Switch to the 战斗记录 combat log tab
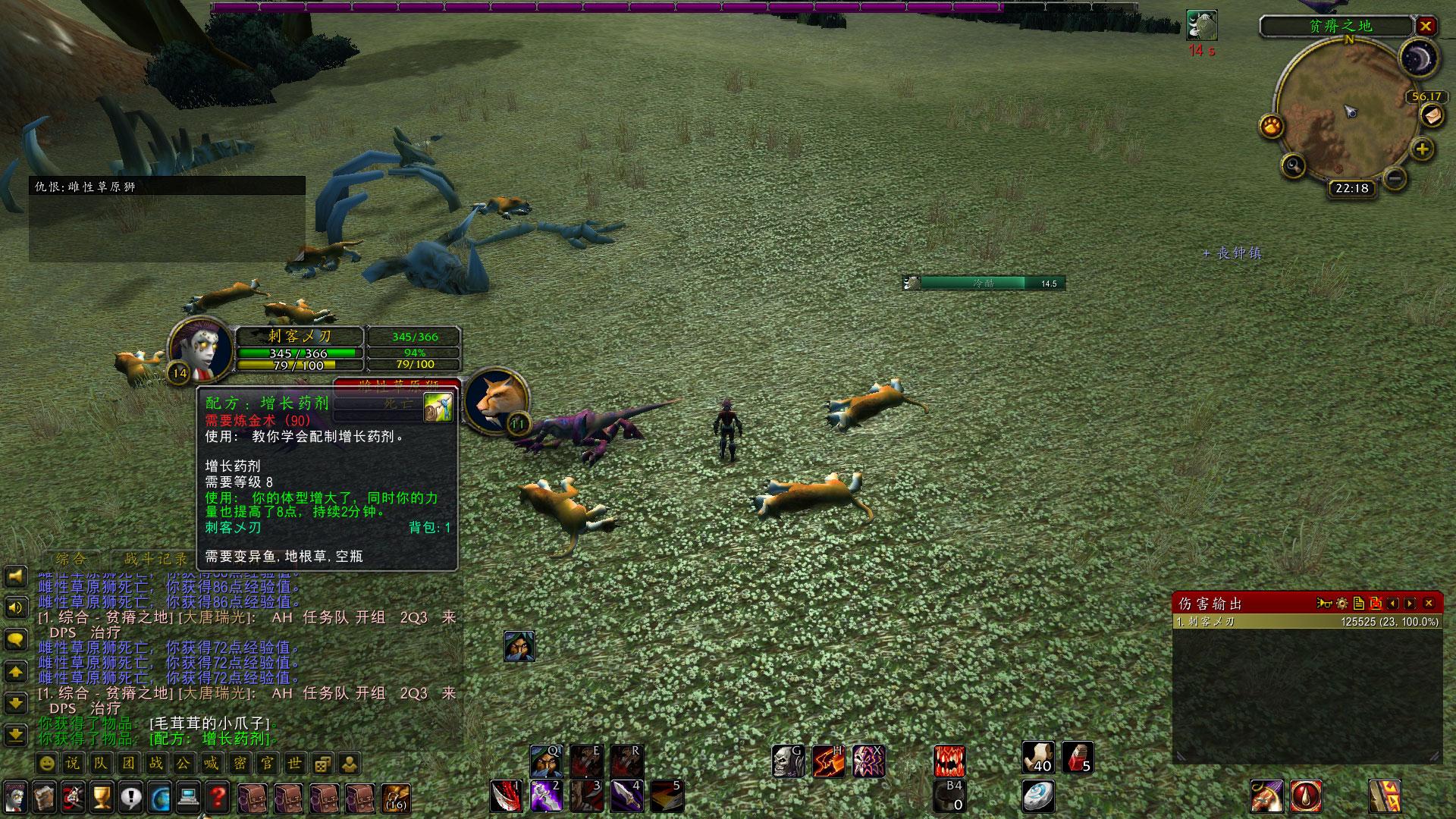The width and height of the screenshot is (1456, 819). (155, 560)
